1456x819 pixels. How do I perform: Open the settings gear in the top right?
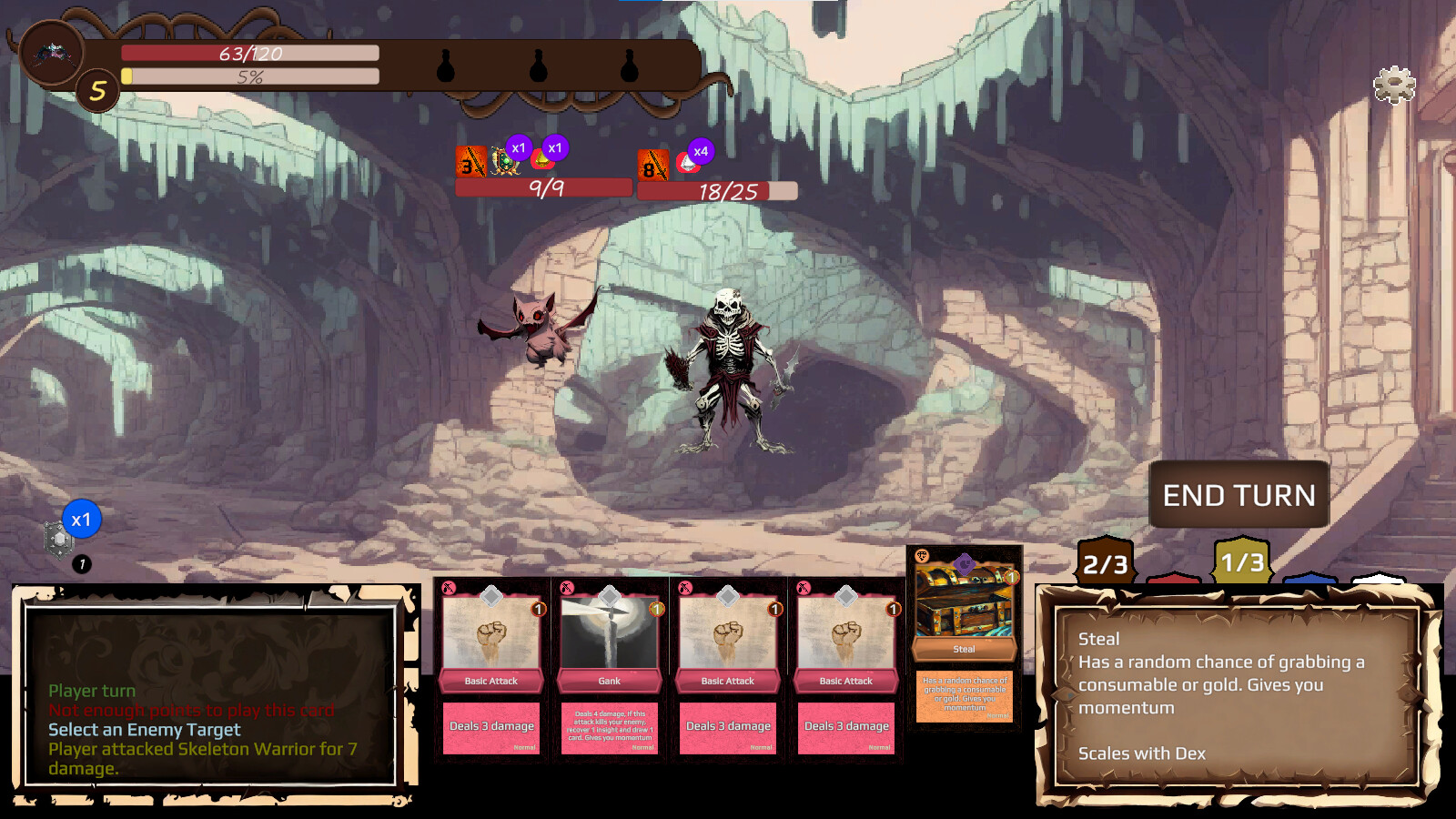point(1392,84)
